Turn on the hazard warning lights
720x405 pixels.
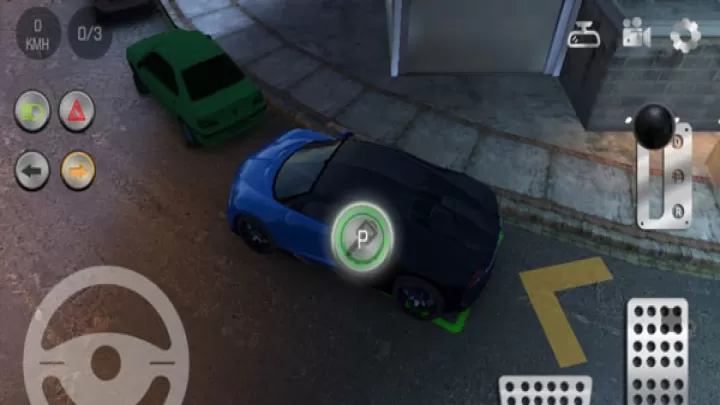pos(77,111)
